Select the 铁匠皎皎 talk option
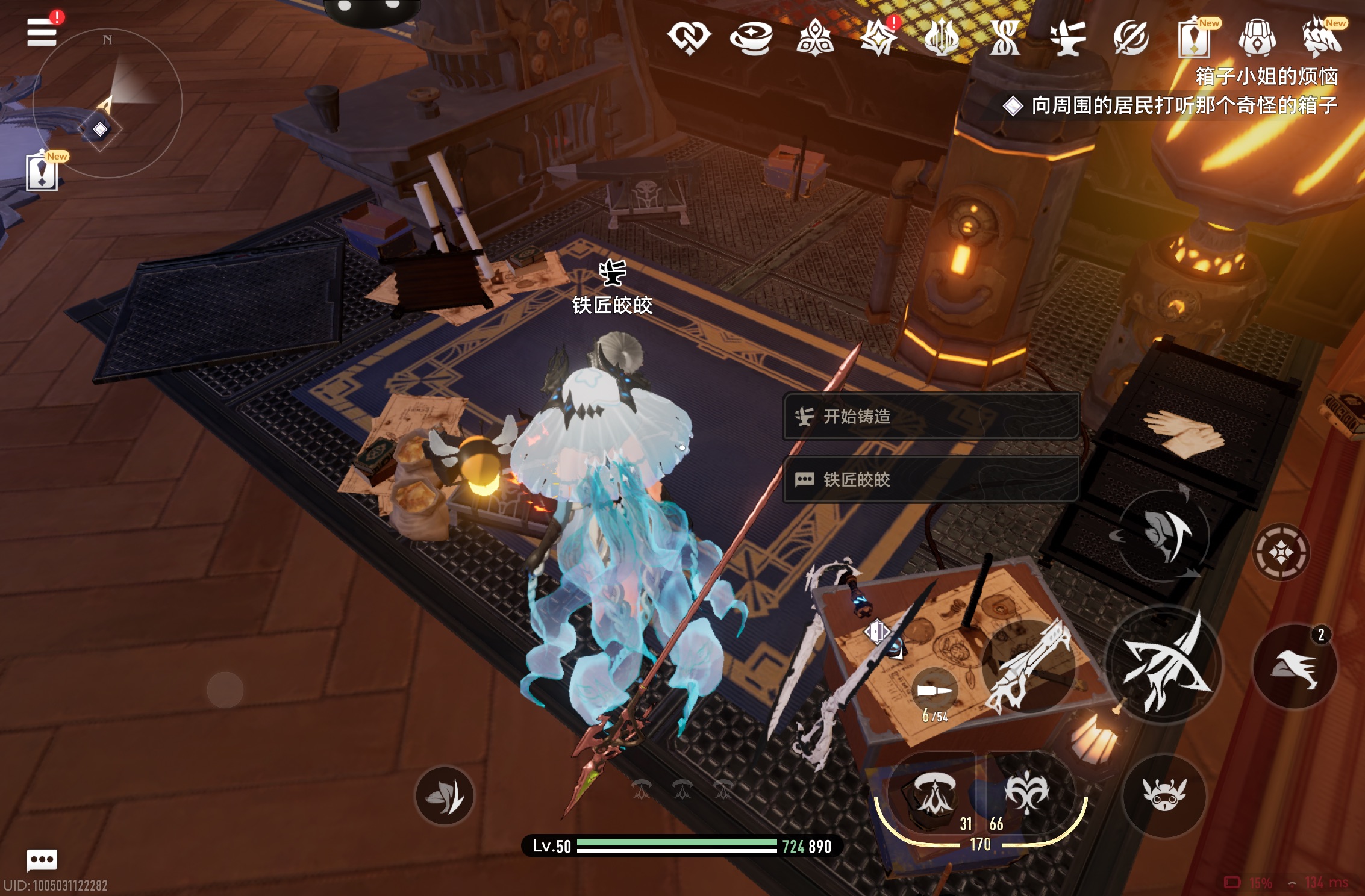 tap(930, 479)
